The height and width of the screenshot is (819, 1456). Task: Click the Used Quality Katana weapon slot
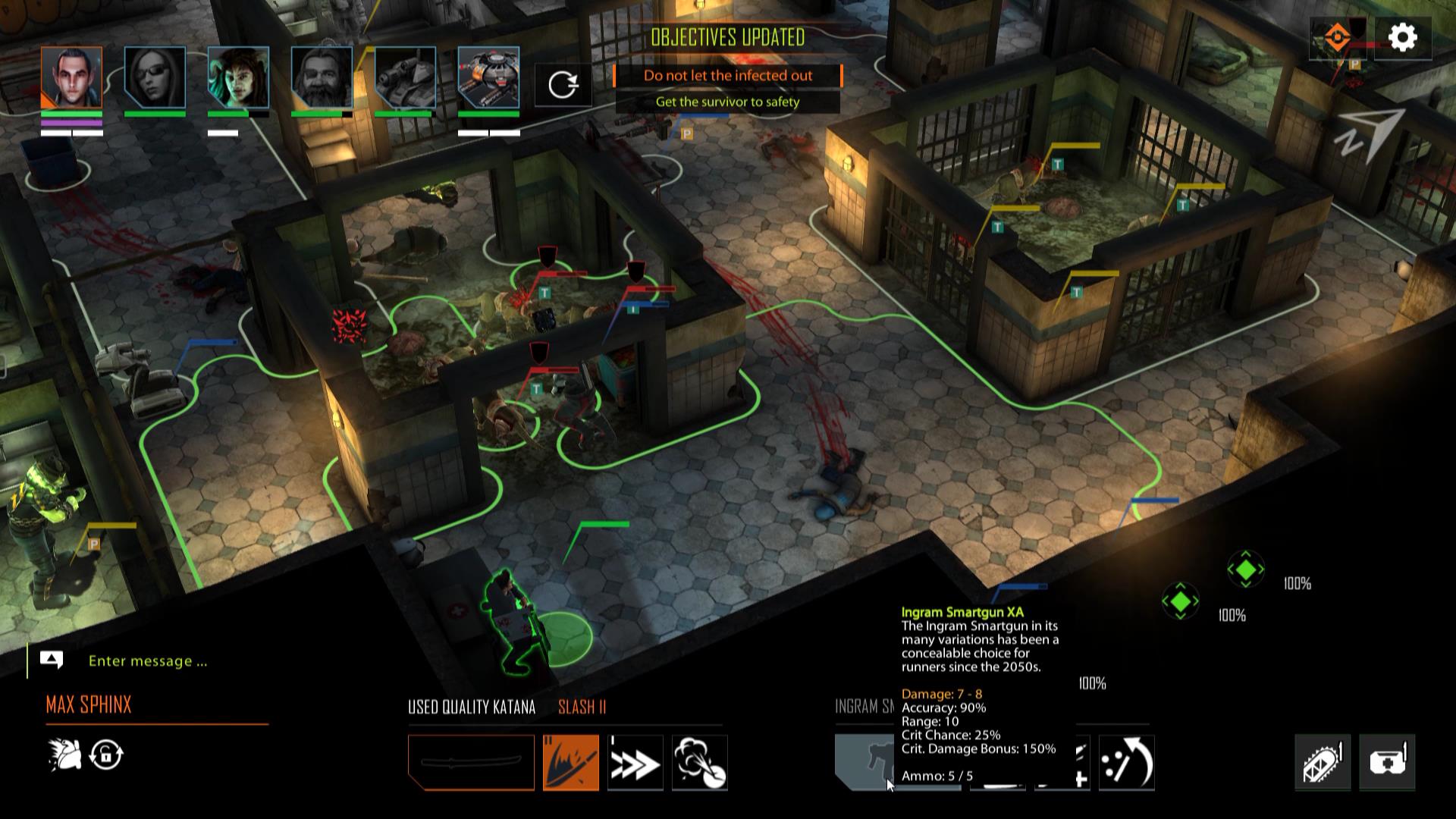470,763
